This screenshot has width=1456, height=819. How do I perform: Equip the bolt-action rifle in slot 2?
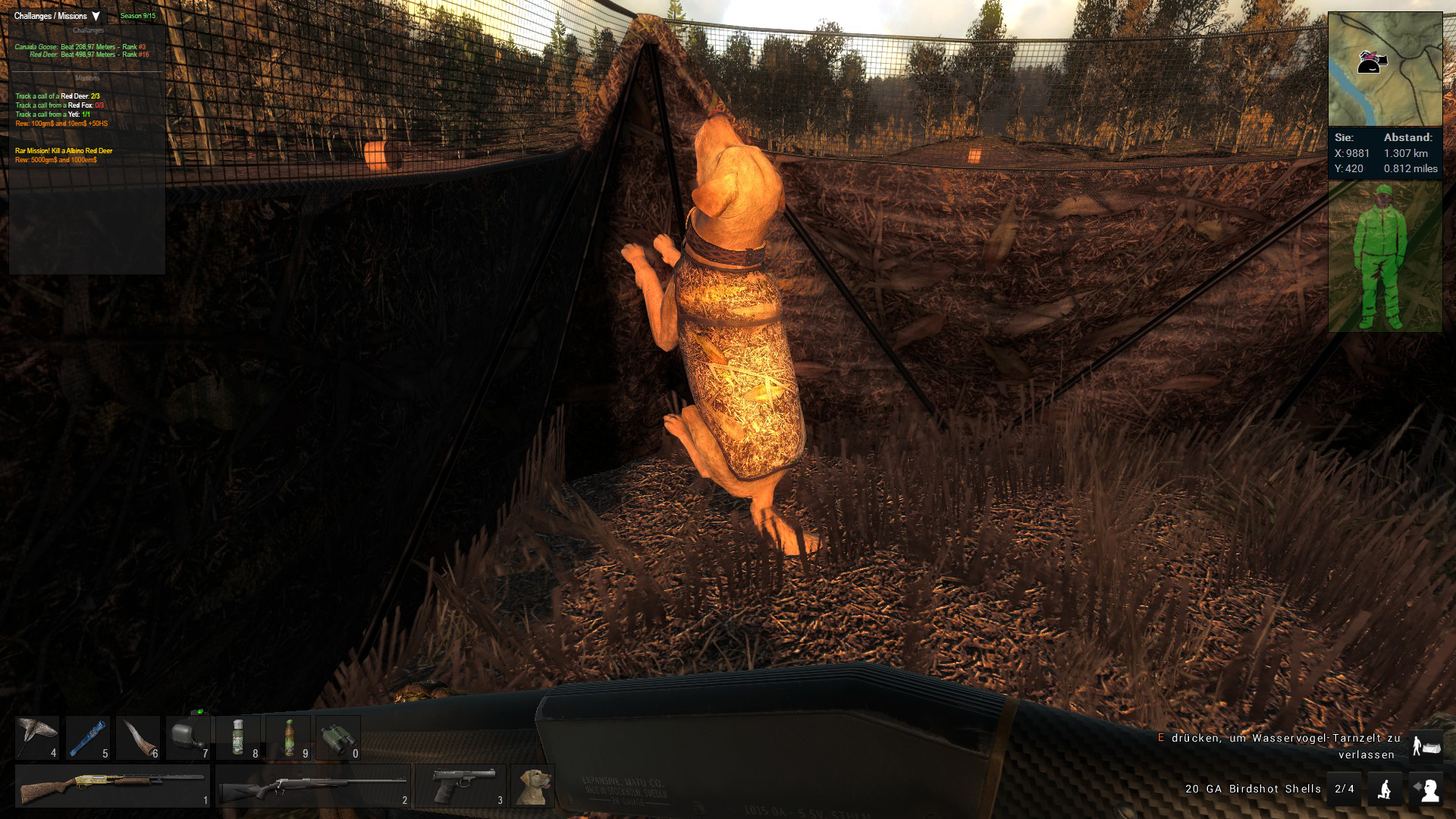tap(312, 786)
